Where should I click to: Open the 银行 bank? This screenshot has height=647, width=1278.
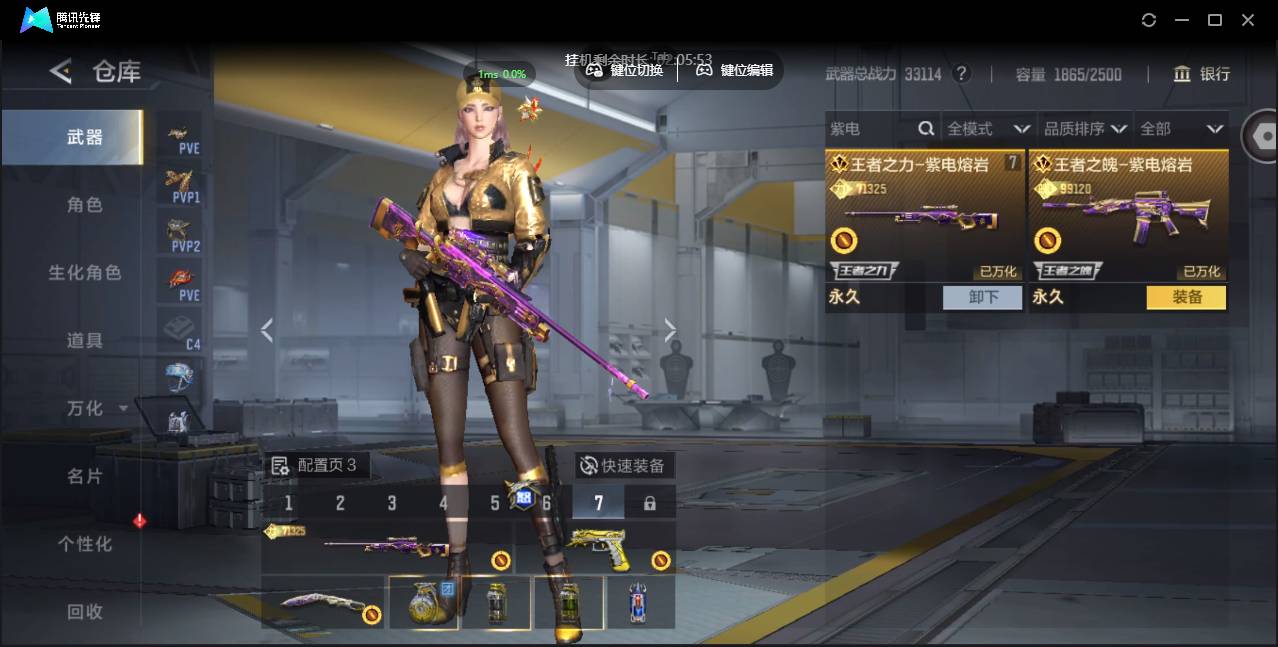pyautogui.click(x=1203, y=74)
